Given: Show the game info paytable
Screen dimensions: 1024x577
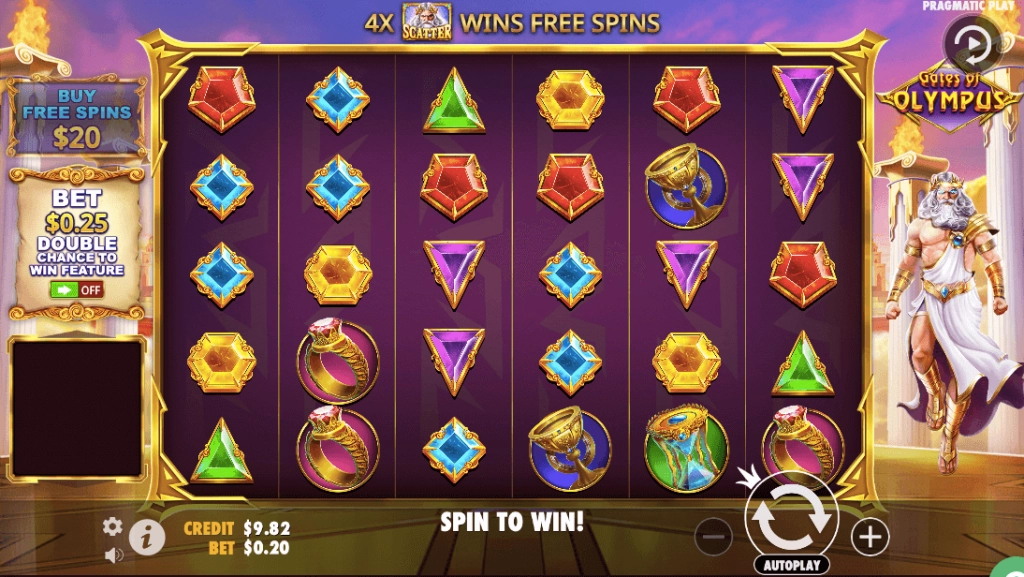Looking at the screenshot, I should [147, 537].
